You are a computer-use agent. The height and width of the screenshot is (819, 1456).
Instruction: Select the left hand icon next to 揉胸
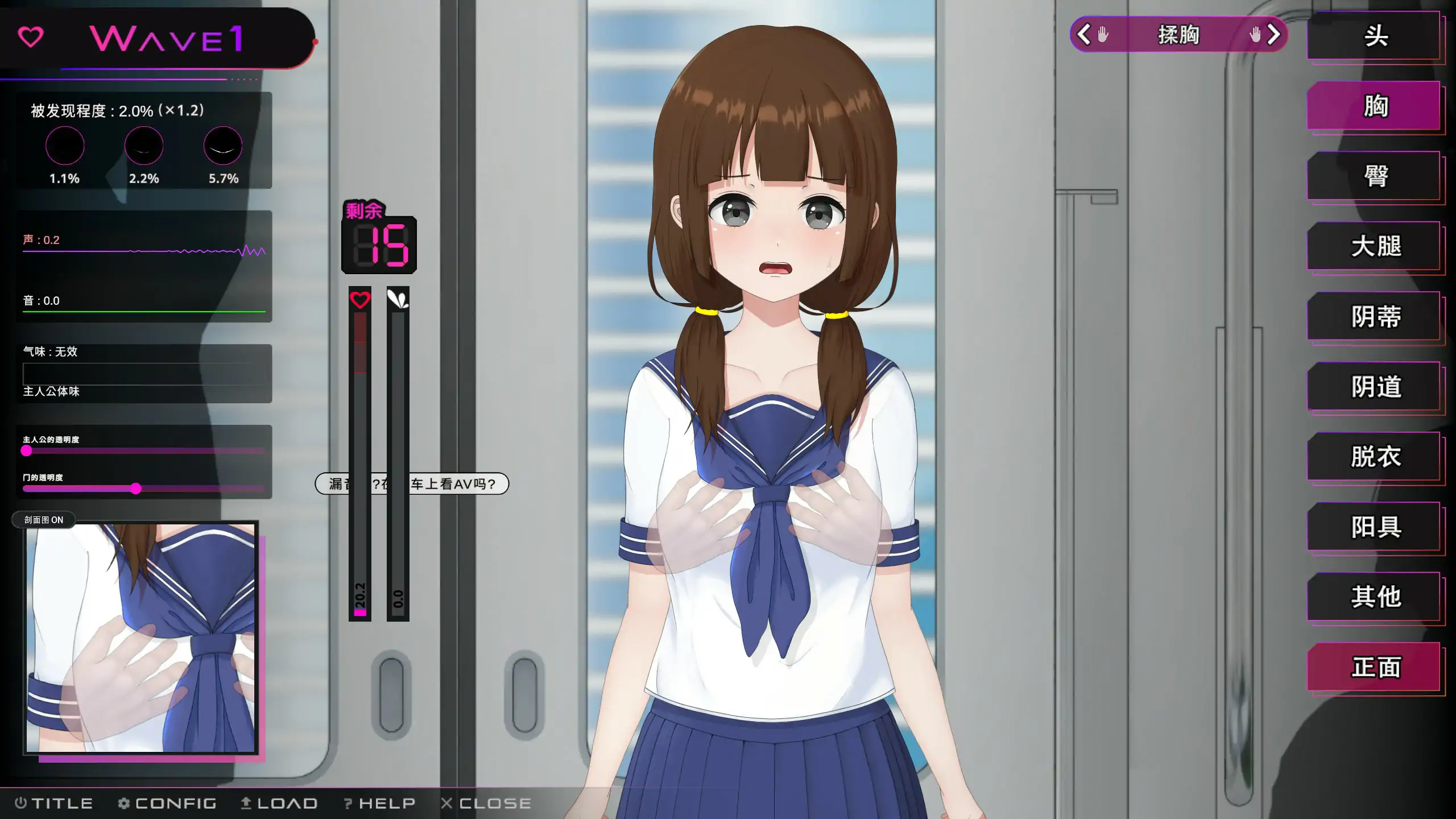tap(1102, 35)
